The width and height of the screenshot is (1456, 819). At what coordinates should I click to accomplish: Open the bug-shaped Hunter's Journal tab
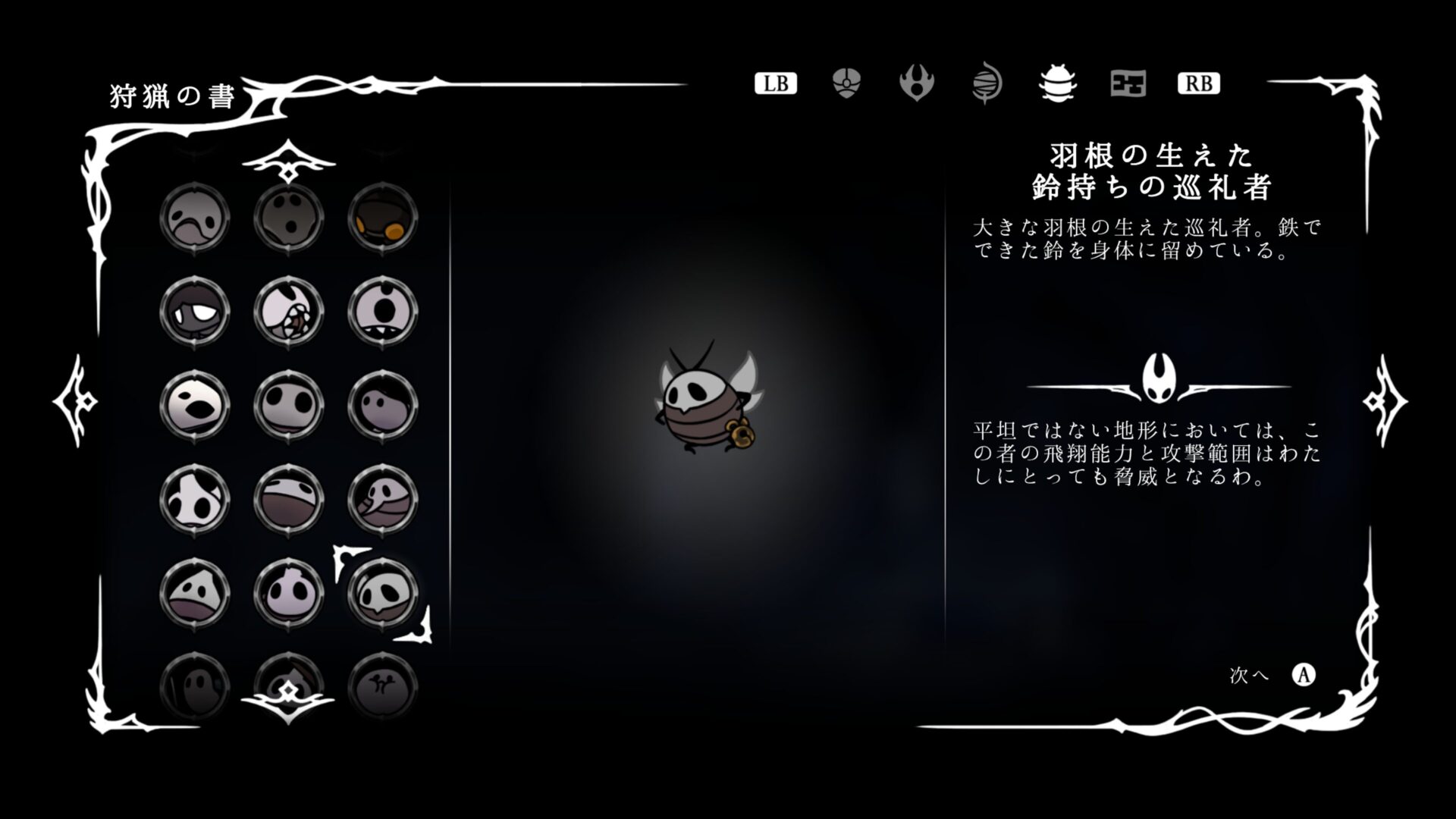point(1057,85)
